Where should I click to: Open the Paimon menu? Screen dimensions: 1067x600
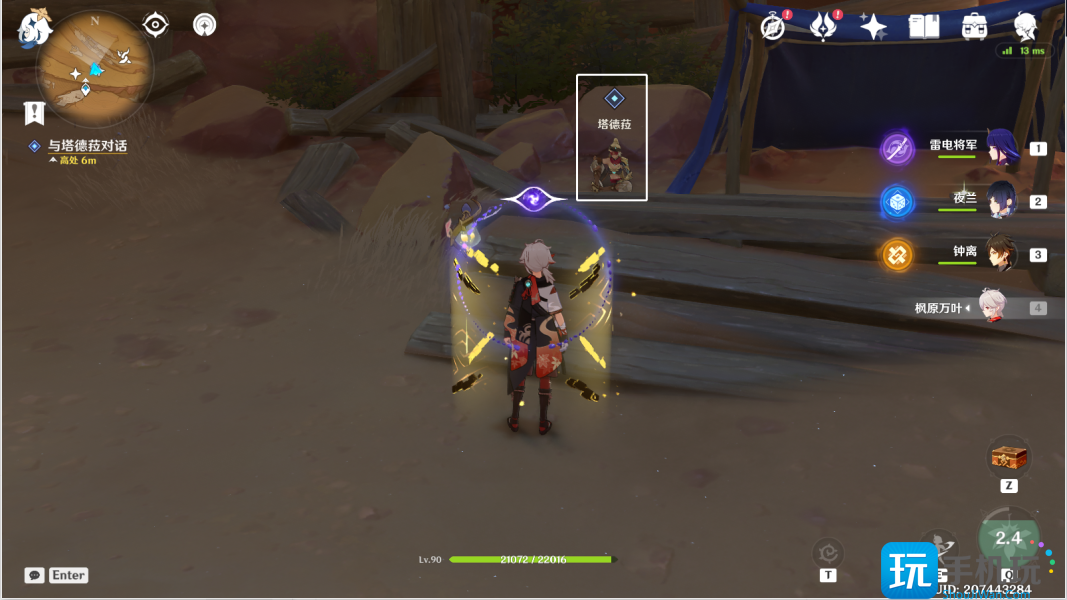(x=34, y=27)
